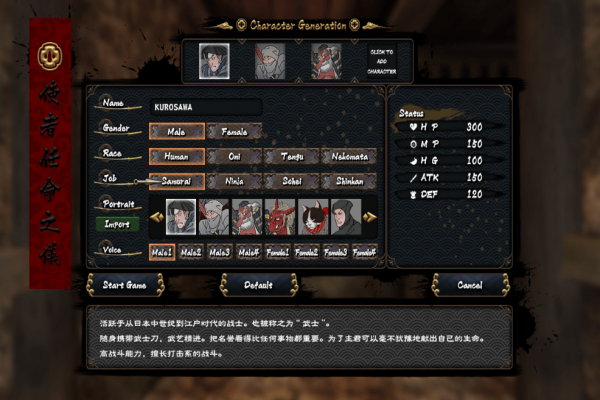The width and height of the screenshot is (600, 400).
Task: Choose Female gender
Action: coord(234,131)
